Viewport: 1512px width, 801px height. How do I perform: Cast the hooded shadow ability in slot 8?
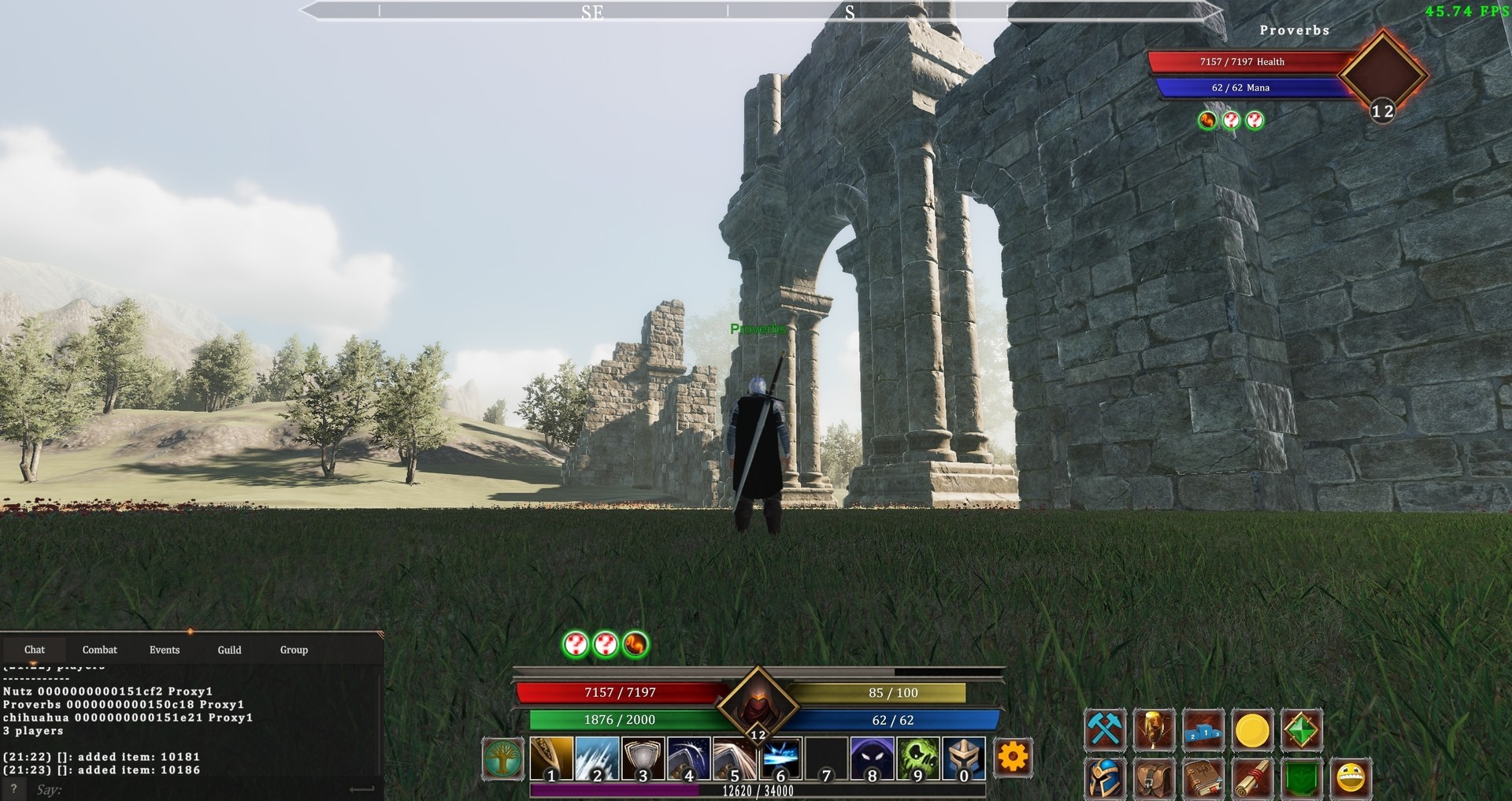click(x=872, y=759)
